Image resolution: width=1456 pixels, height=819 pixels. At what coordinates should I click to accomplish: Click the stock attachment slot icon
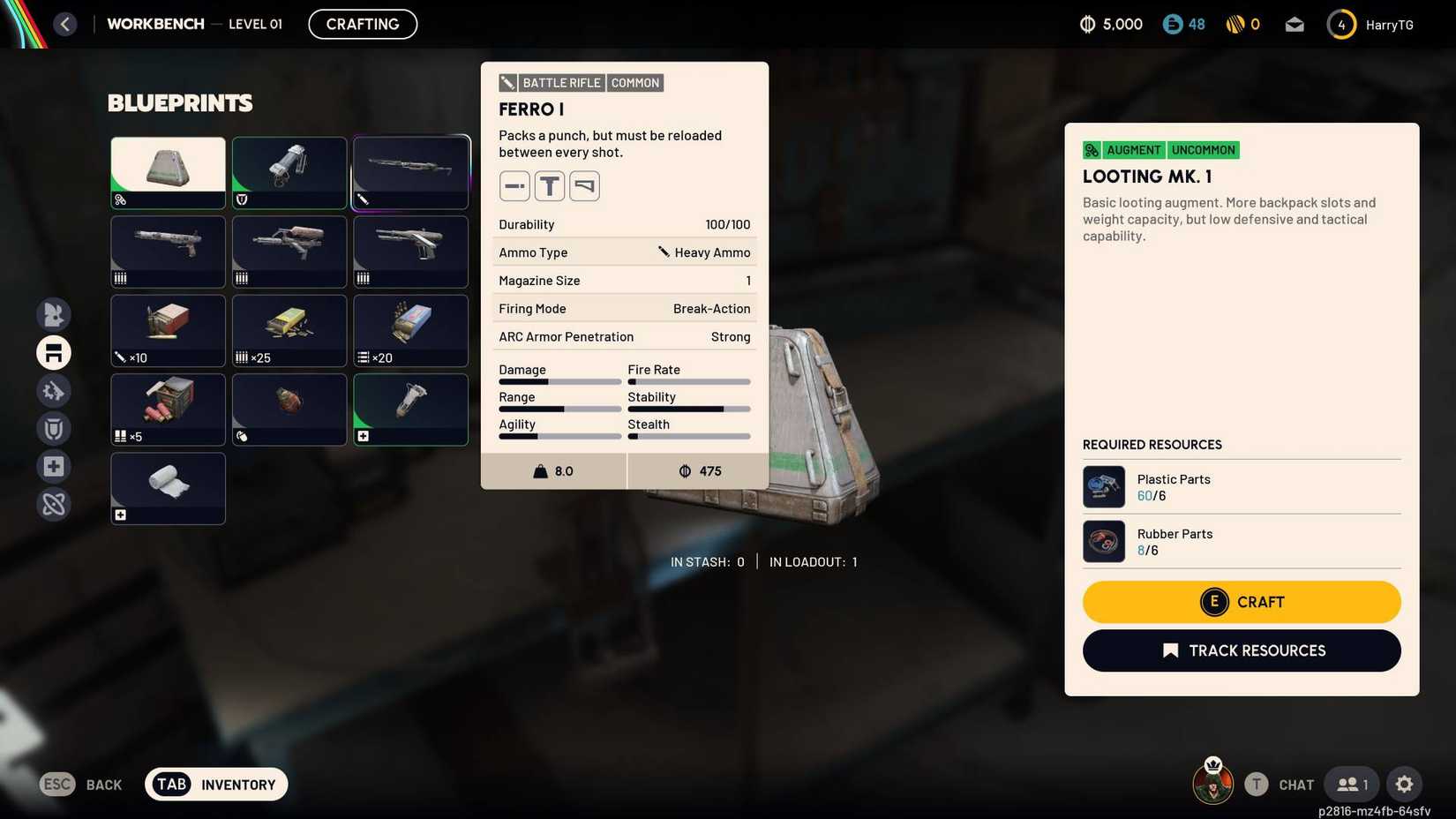(x=583, y=185)
